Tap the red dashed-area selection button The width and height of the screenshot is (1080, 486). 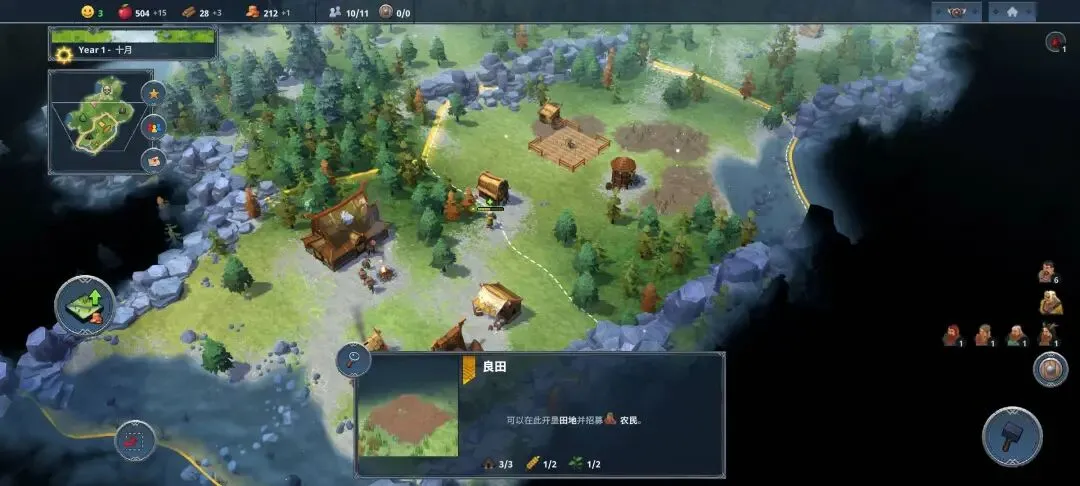(x=135, y=440)
